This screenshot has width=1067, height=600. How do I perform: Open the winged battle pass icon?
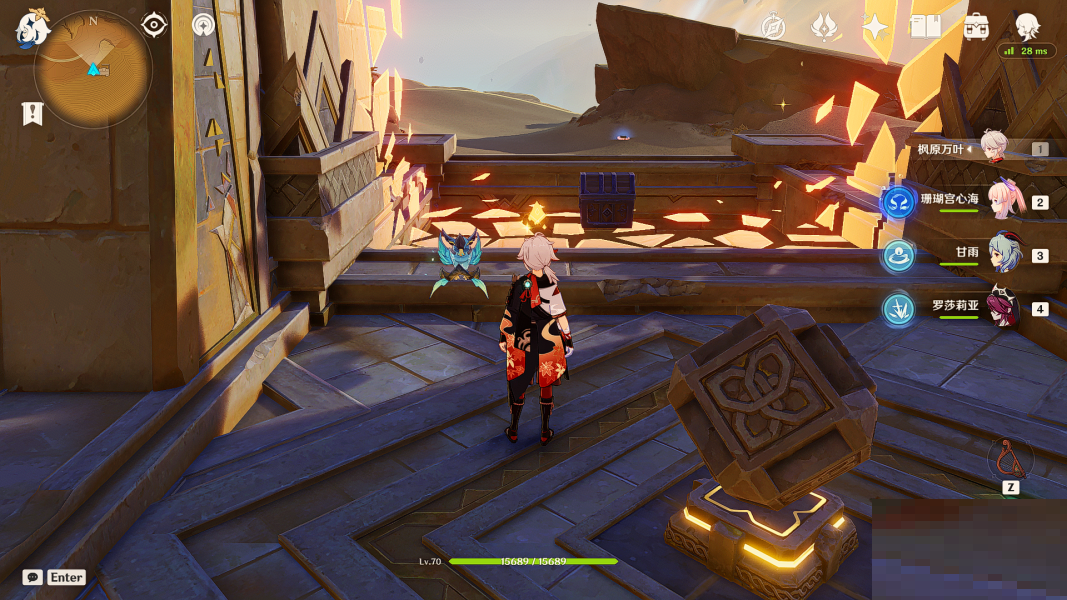pyautogui.click(x=824, y=27)
